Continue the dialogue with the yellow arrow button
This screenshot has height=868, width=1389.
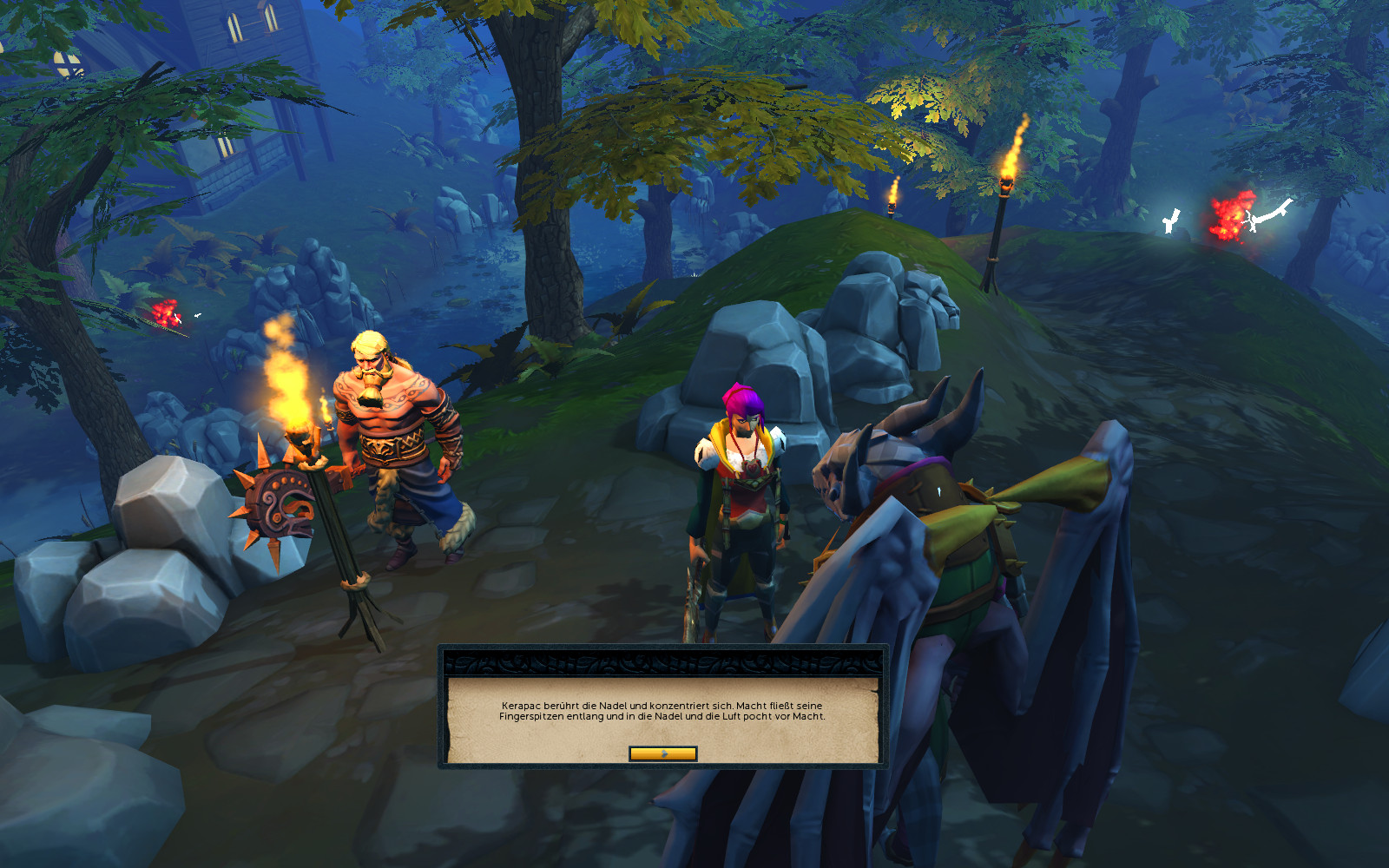tap(662, 753)
